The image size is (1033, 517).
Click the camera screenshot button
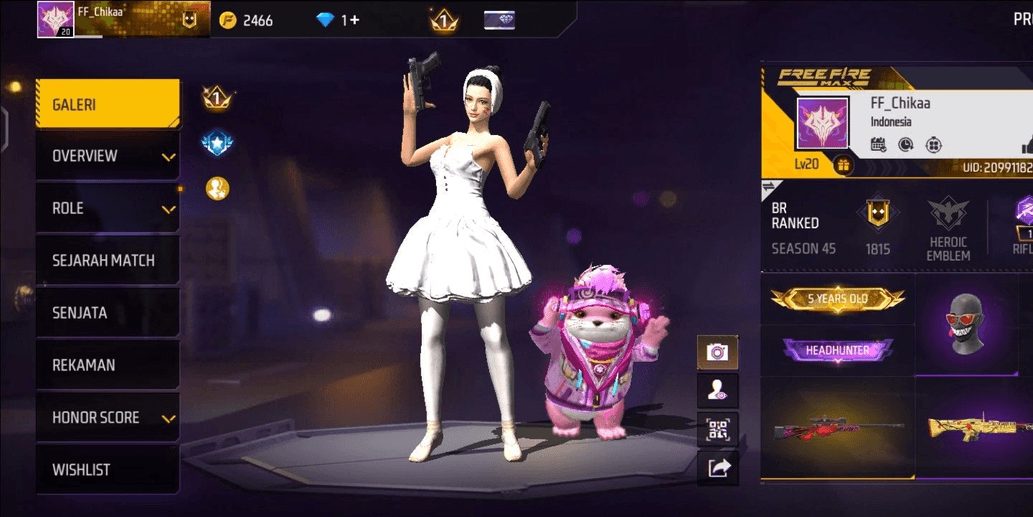click(717, 351)
